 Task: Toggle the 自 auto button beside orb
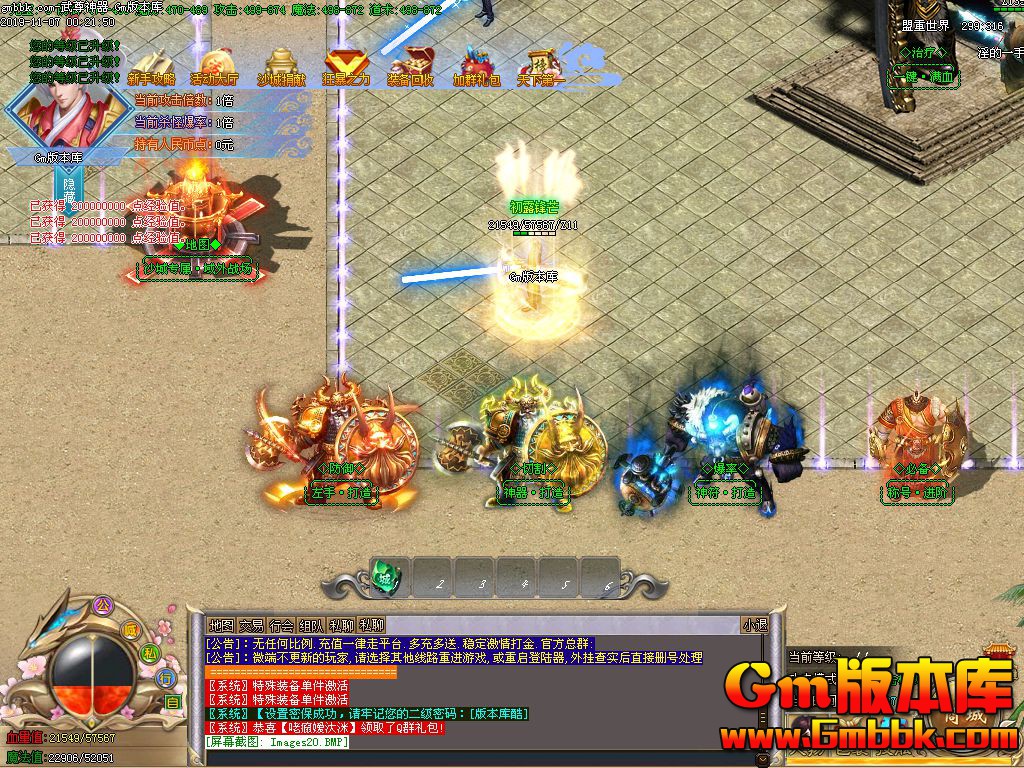172,702
